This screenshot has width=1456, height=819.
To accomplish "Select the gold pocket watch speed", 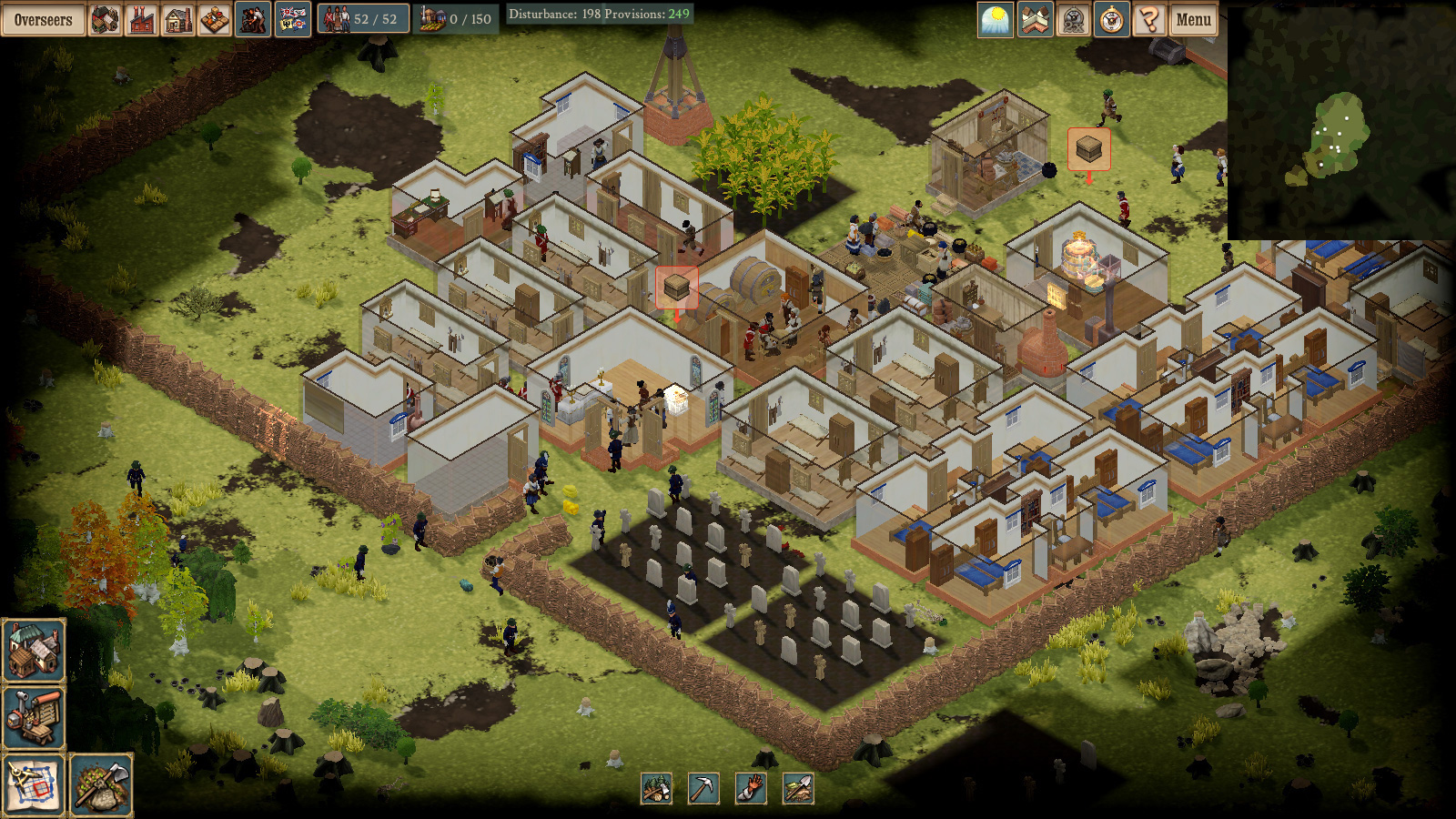I will point(1111,19).
